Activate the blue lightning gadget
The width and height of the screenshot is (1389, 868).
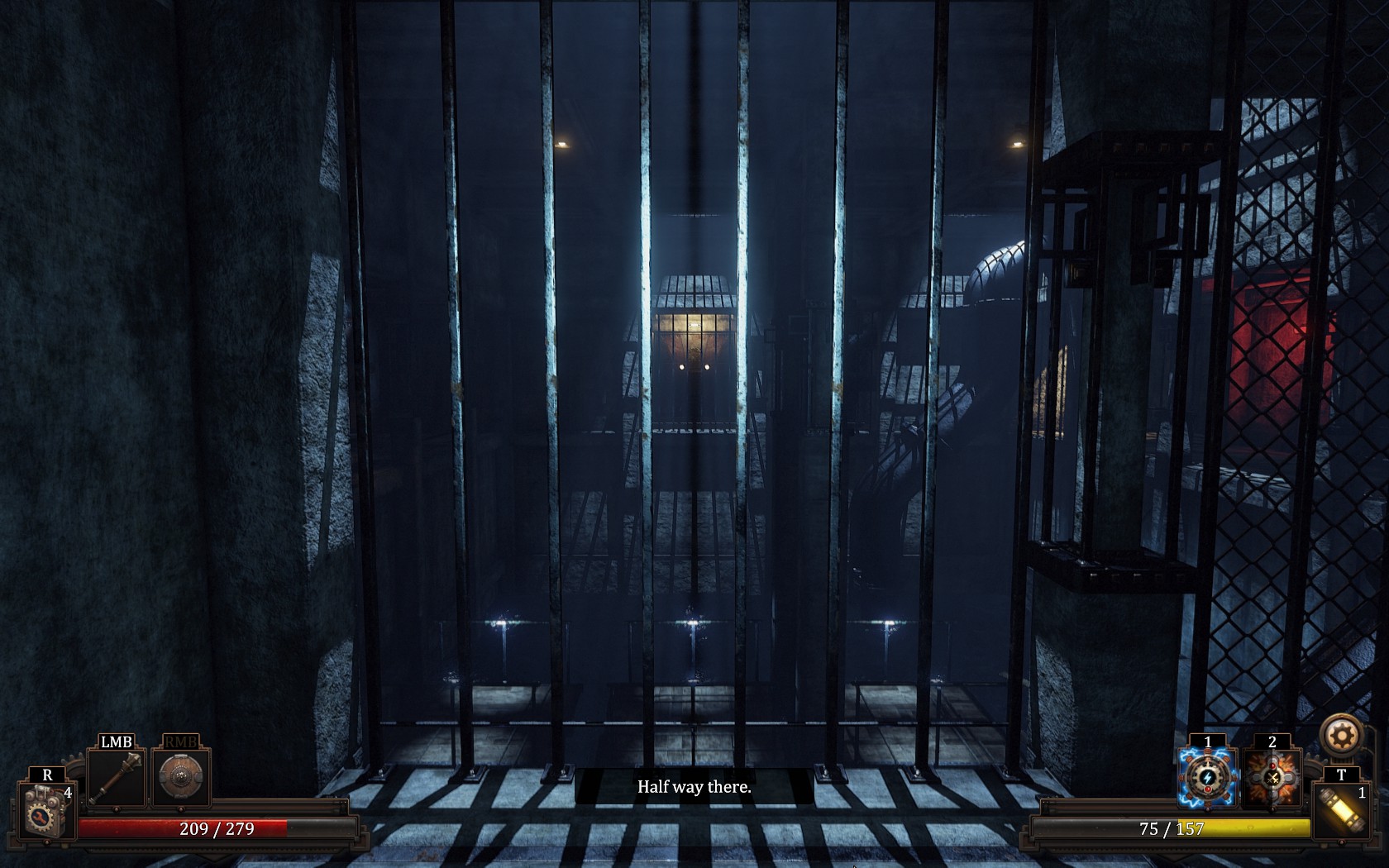tap(1208, 779)
